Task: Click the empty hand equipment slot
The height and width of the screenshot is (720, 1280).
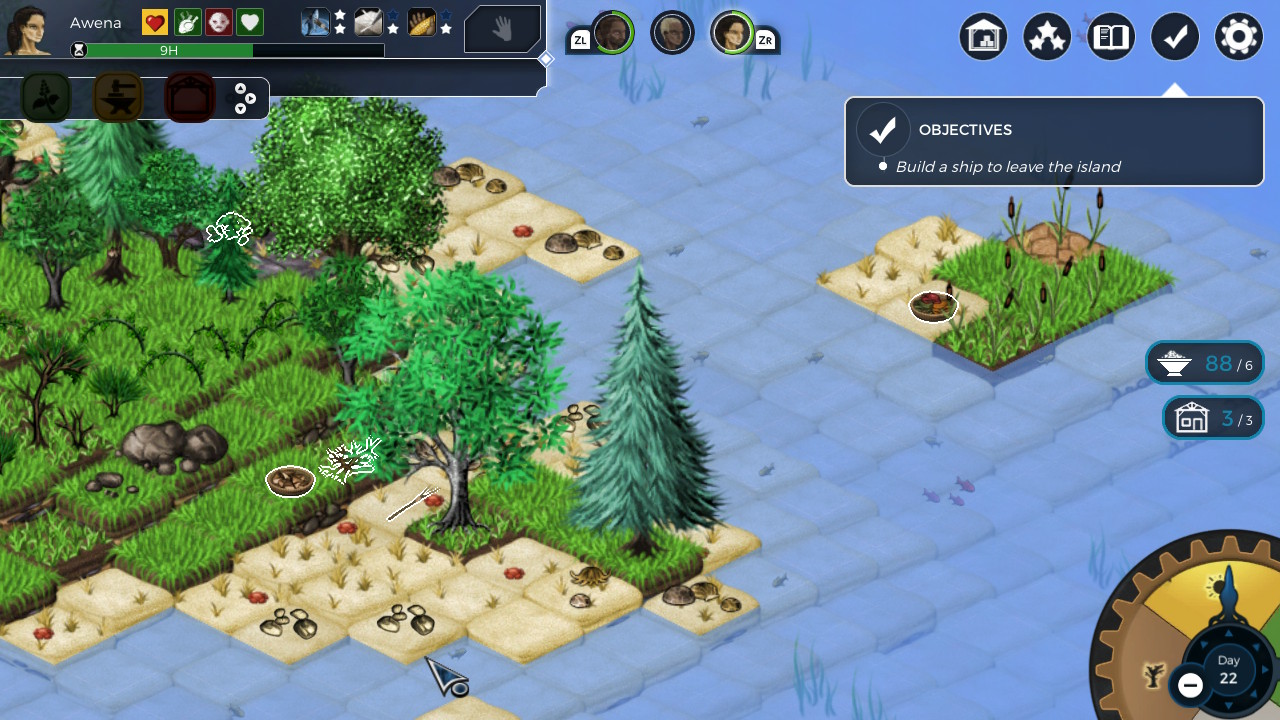Action: (503, 29)
